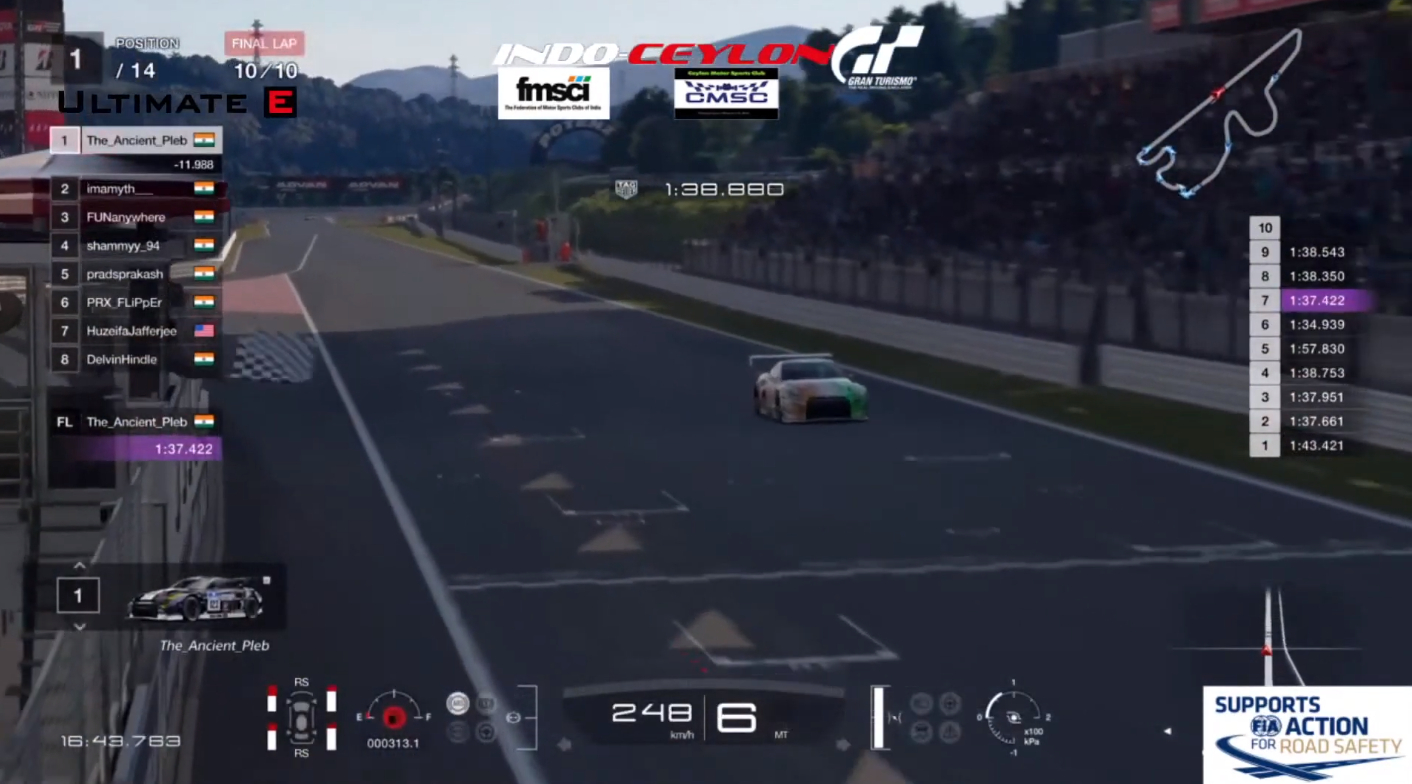Click the down arrow below car selector
Screen dimensions: 1412x784
[x=79, y=627]
